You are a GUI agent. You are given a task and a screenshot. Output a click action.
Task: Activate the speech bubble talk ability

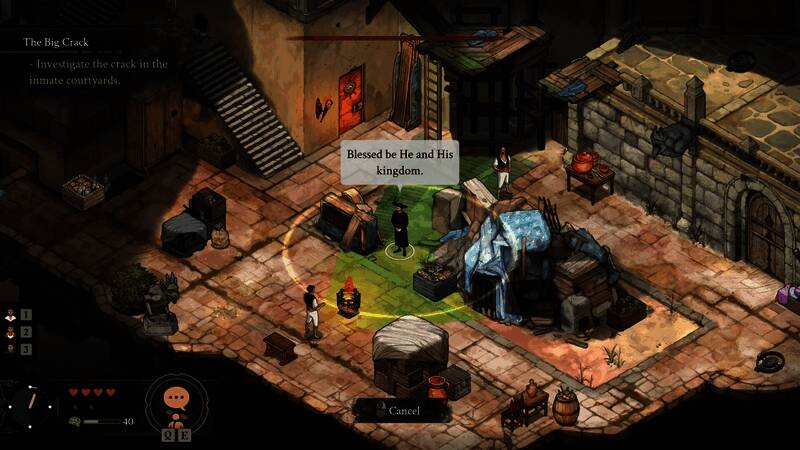click(x=177, y=398)
